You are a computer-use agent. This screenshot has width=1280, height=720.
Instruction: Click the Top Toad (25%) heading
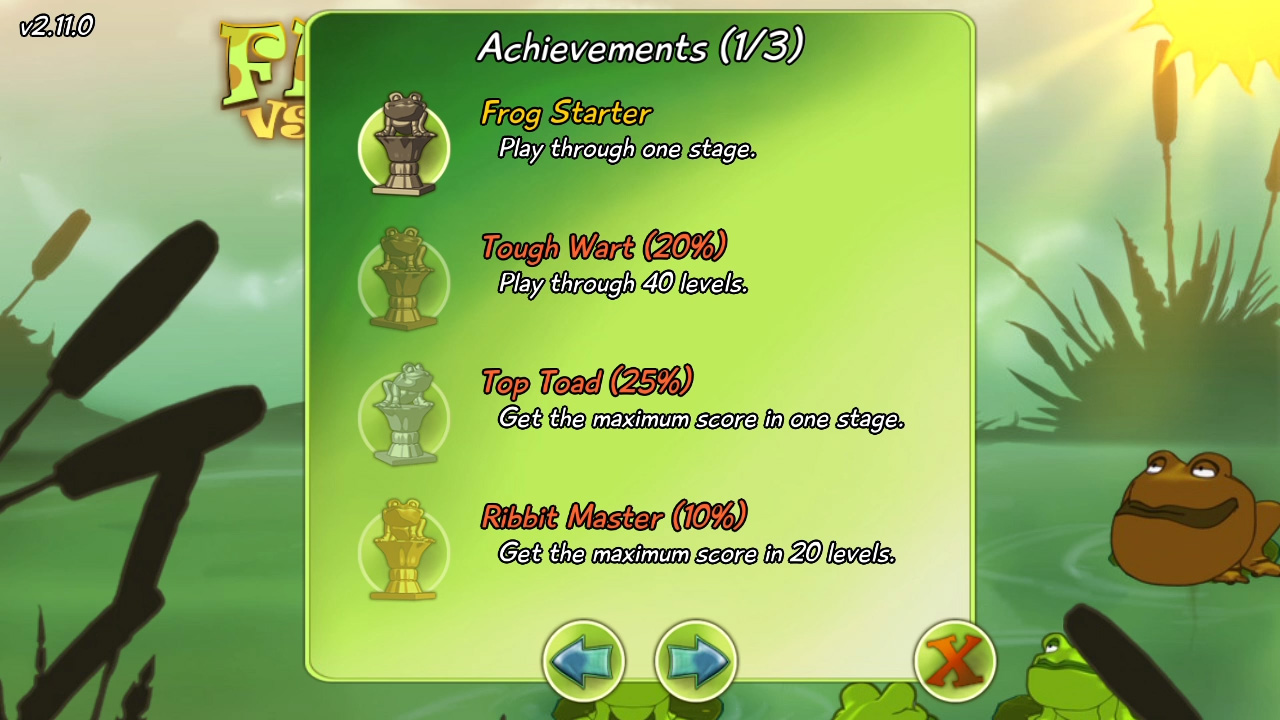586,382
